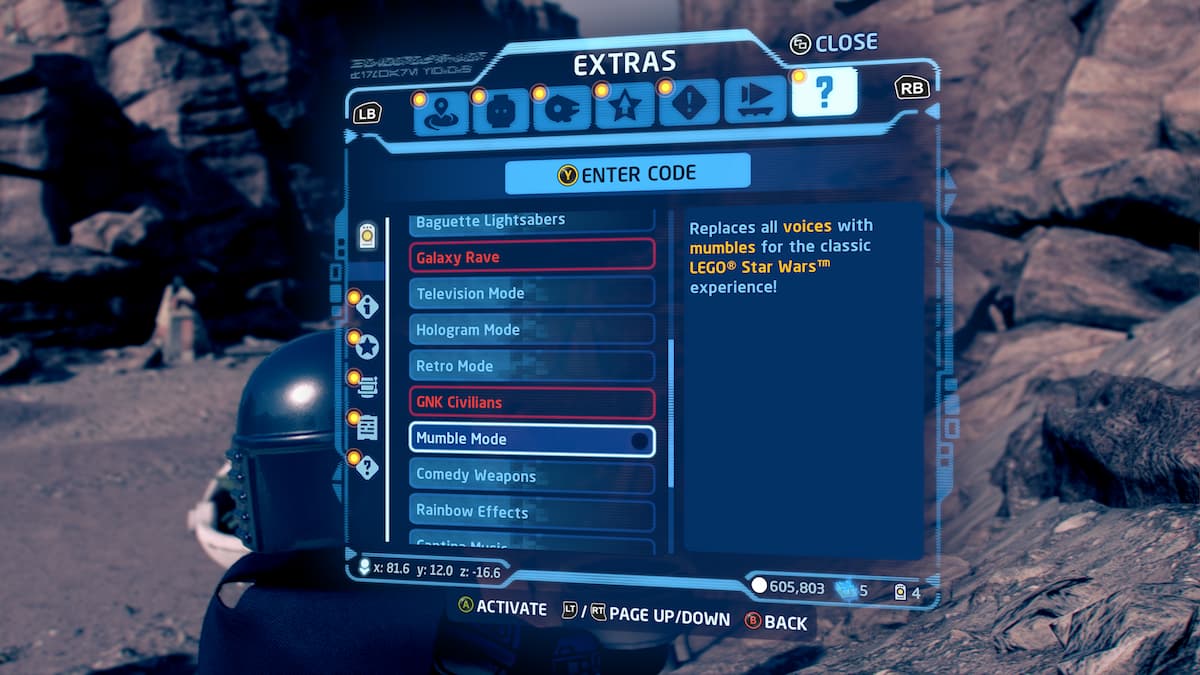The height and width of the screenshot is (675, 1200).
Task: Choose Retro Mode from the extras
Action: click(531, 366)
